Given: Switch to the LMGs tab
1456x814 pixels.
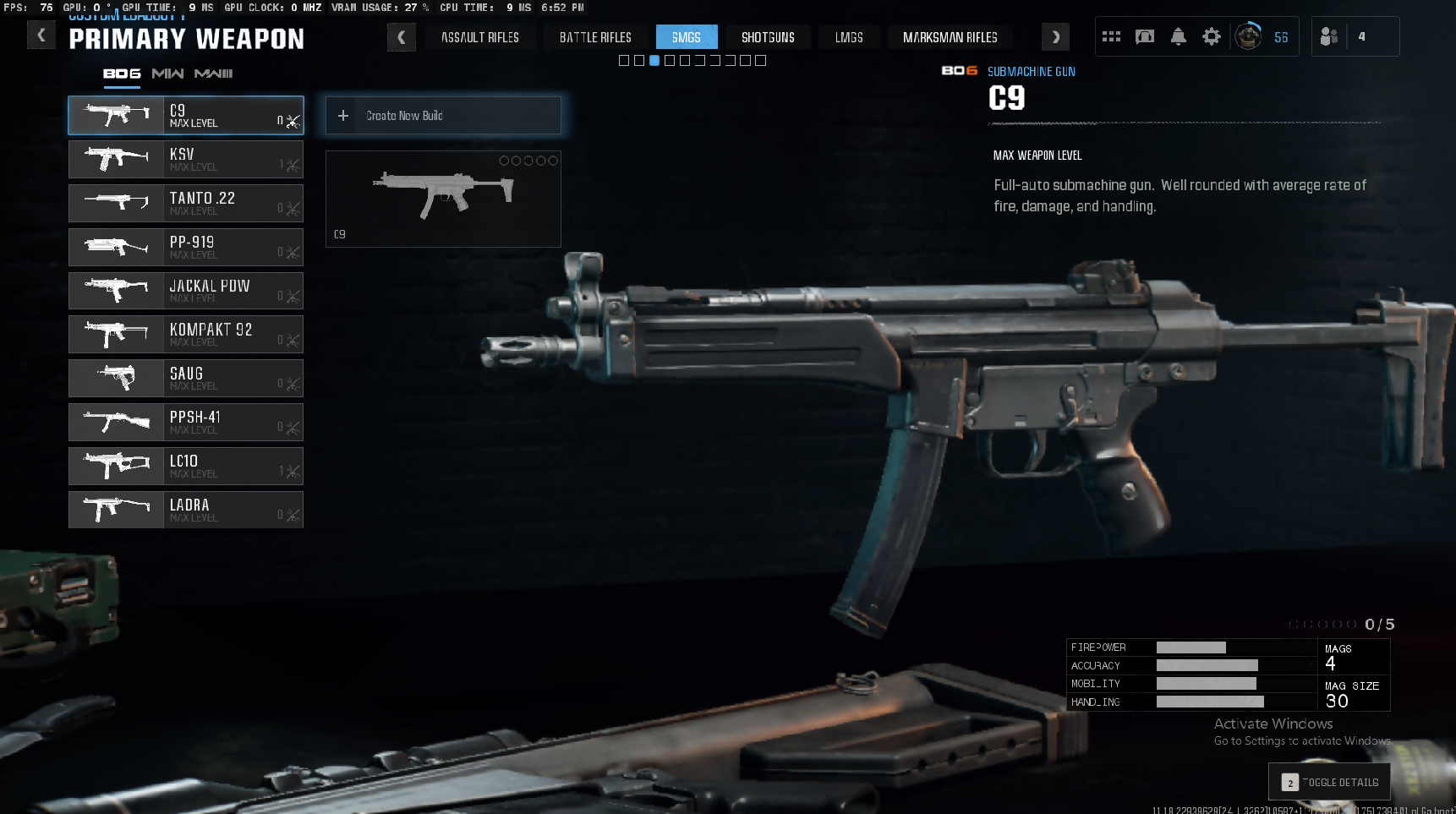Looking at the screenshot, I should (849, 37).
